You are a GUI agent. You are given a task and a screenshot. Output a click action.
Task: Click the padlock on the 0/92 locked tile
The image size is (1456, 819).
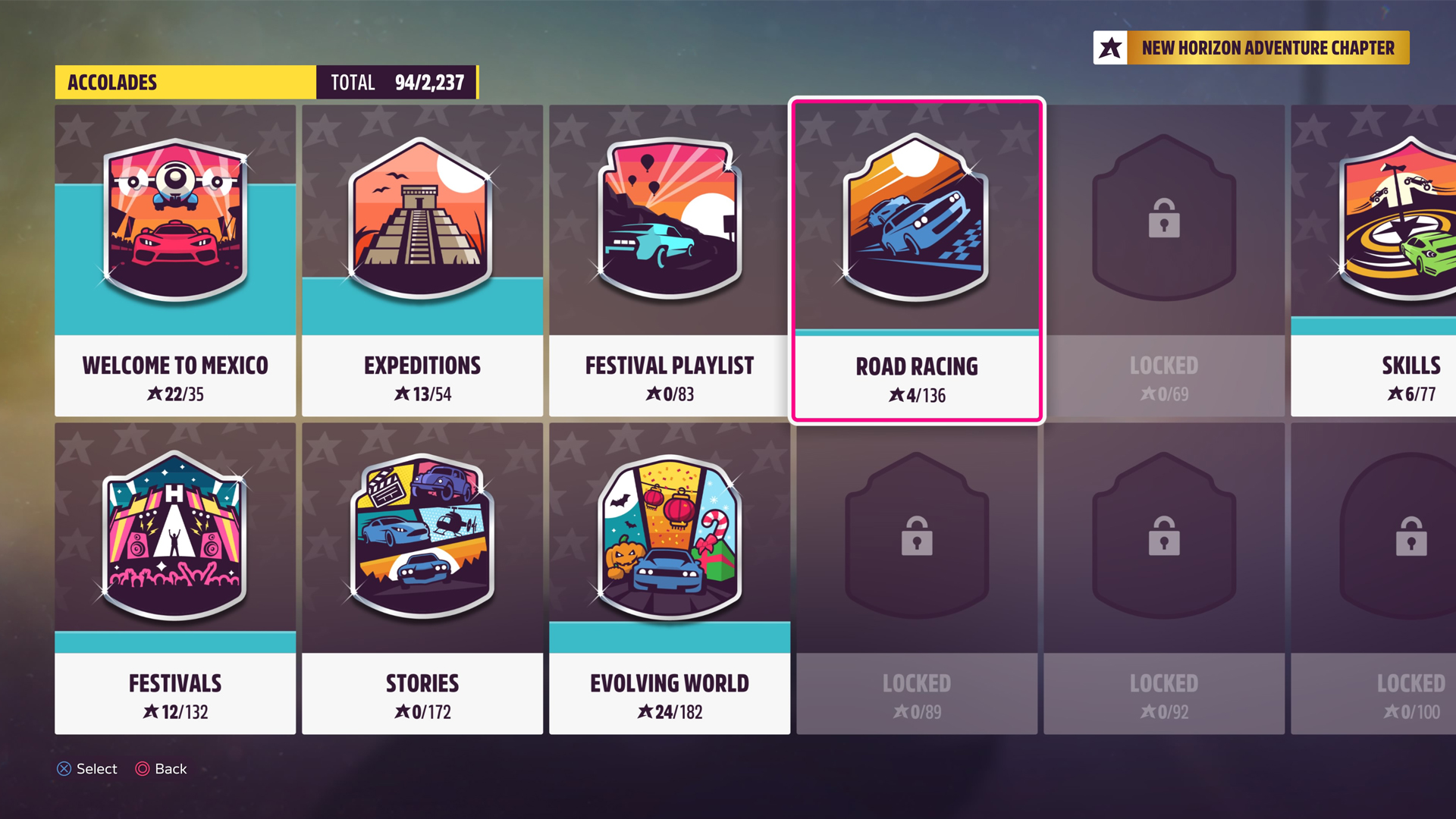pyautogui.click(x=1163, y=540)
